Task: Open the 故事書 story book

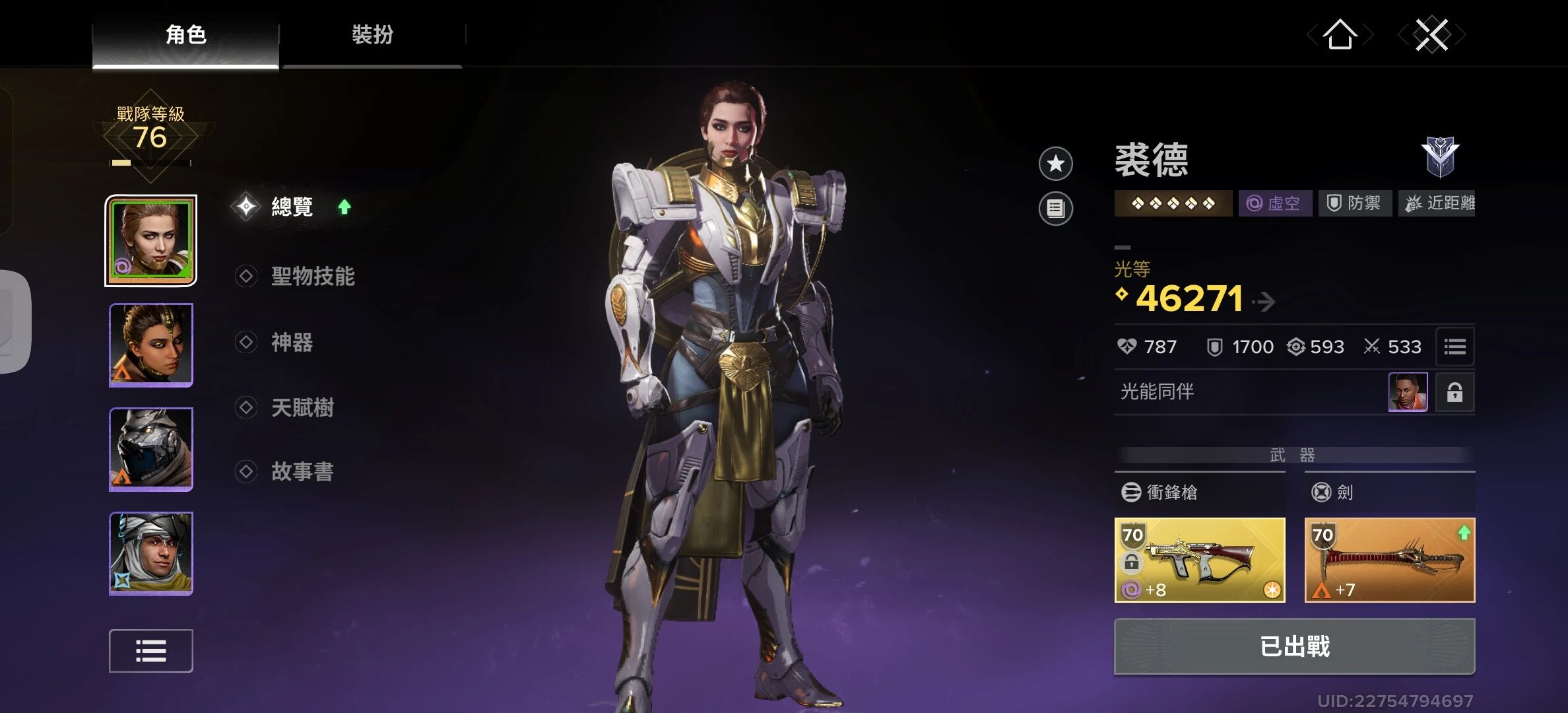Action: (302, 471)
